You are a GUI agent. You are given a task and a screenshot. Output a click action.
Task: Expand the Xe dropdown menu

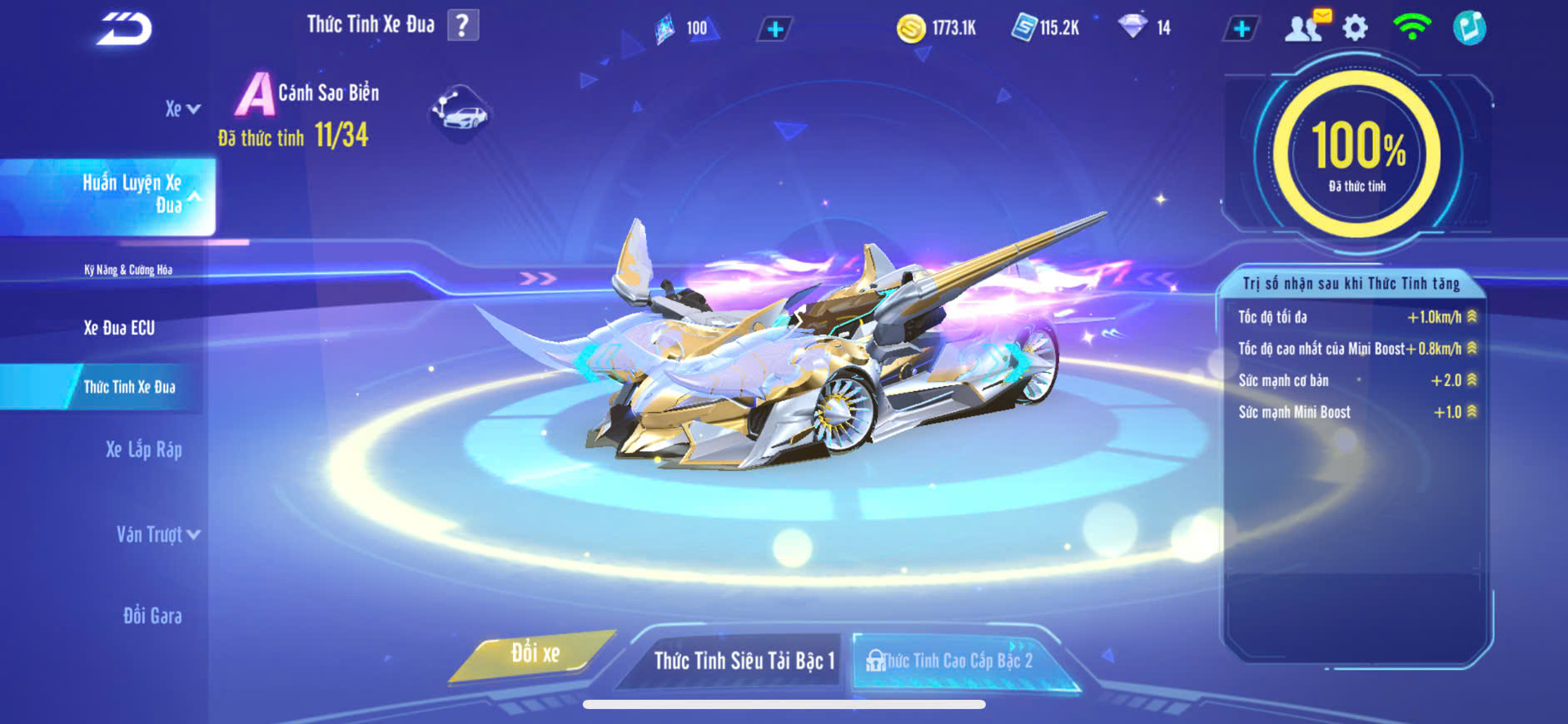(x=182, y=109)
